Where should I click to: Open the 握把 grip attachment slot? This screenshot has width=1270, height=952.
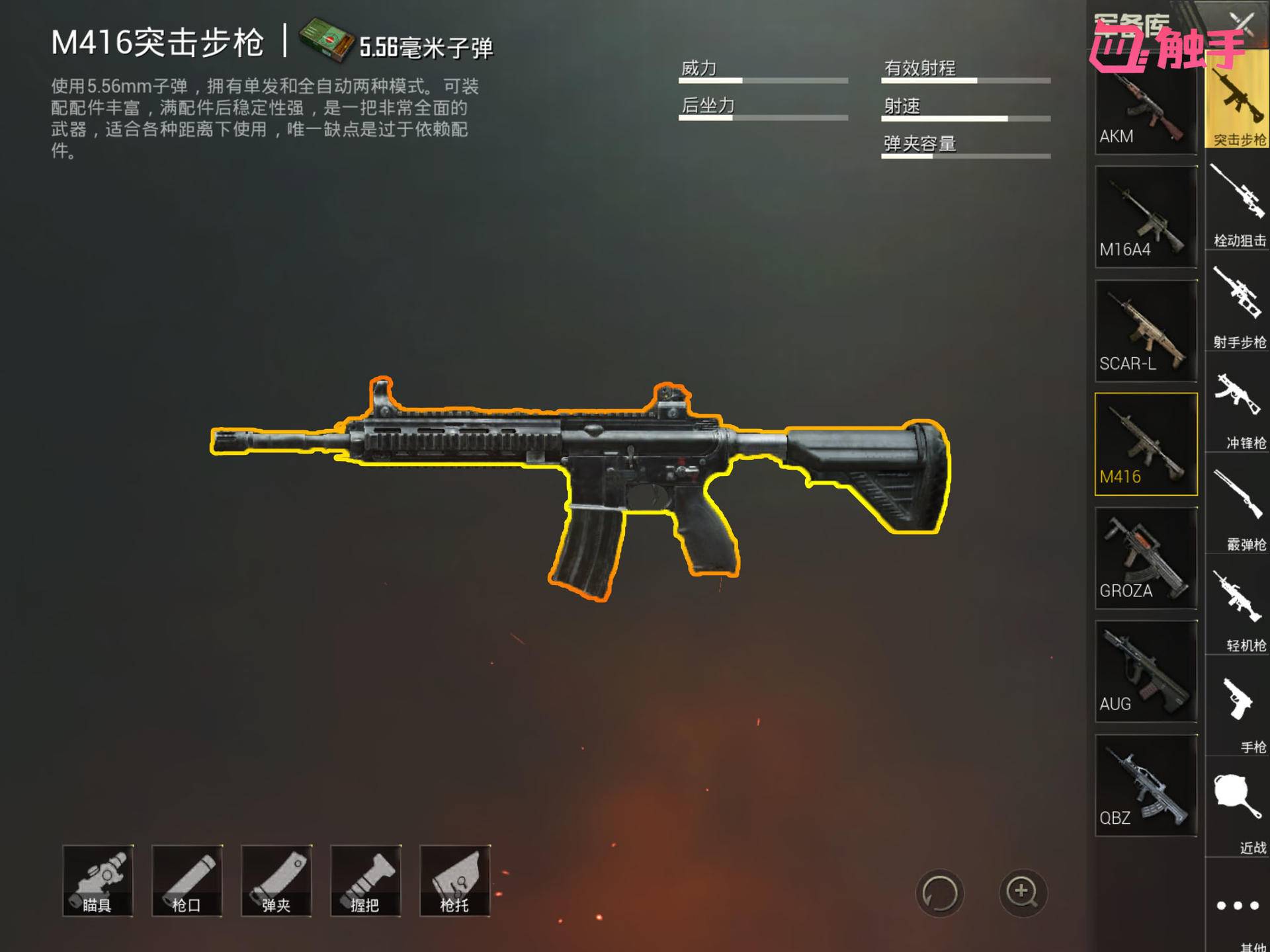coord(366,881)
